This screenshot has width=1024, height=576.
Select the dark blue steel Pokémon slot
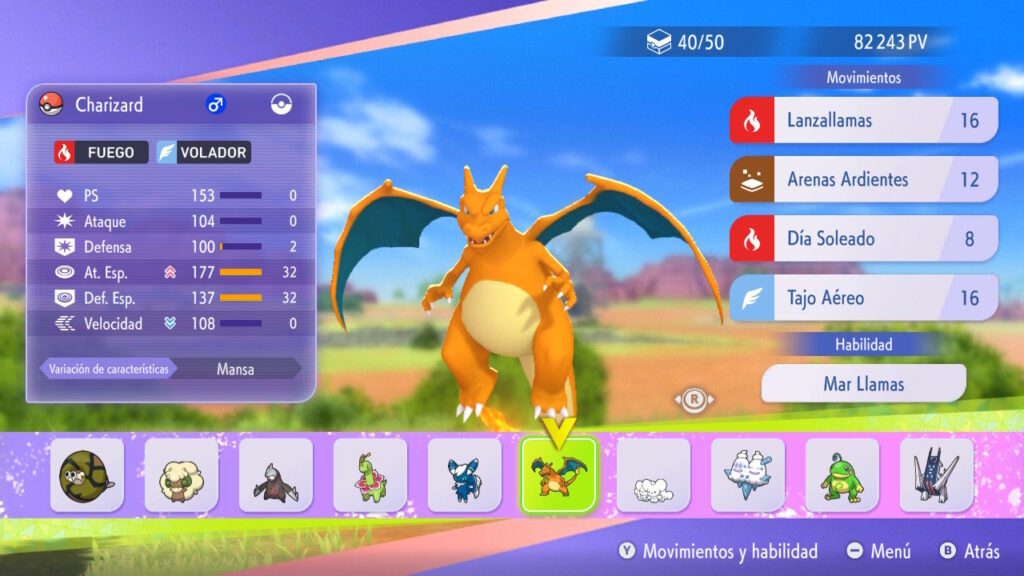coord(936,476)
